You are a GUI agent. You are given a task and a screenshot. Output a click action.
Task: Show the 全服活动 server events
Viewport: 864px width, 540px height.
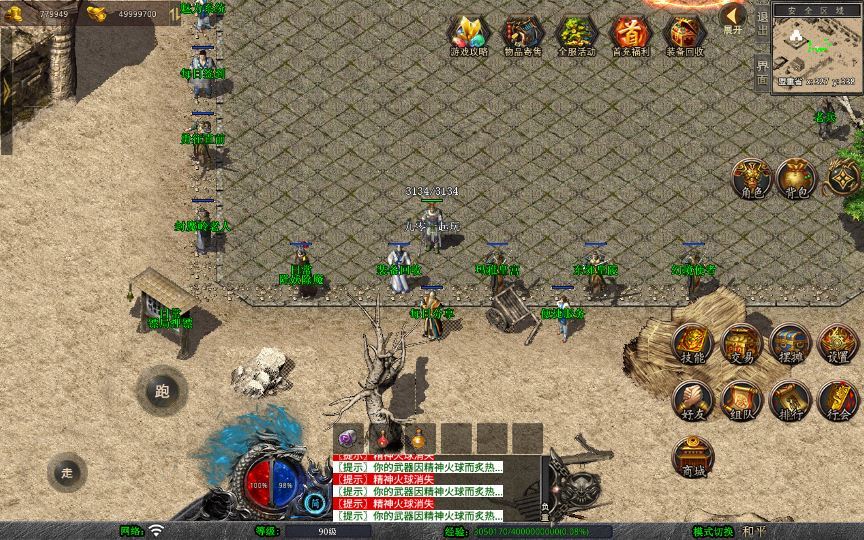tap(576, 34)
